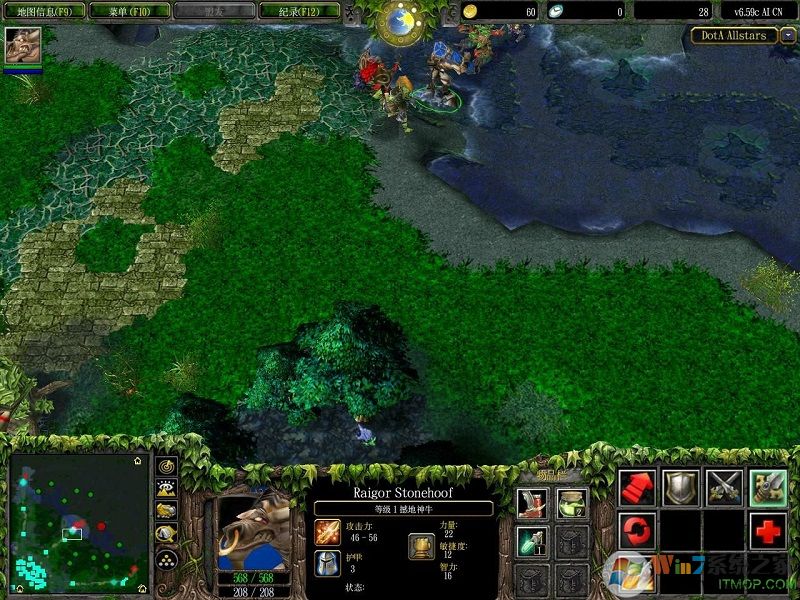Image resolution: width=800 pixels, height=600 pixels.
Task: Click the minimap signal ping button
Action: 167,467
